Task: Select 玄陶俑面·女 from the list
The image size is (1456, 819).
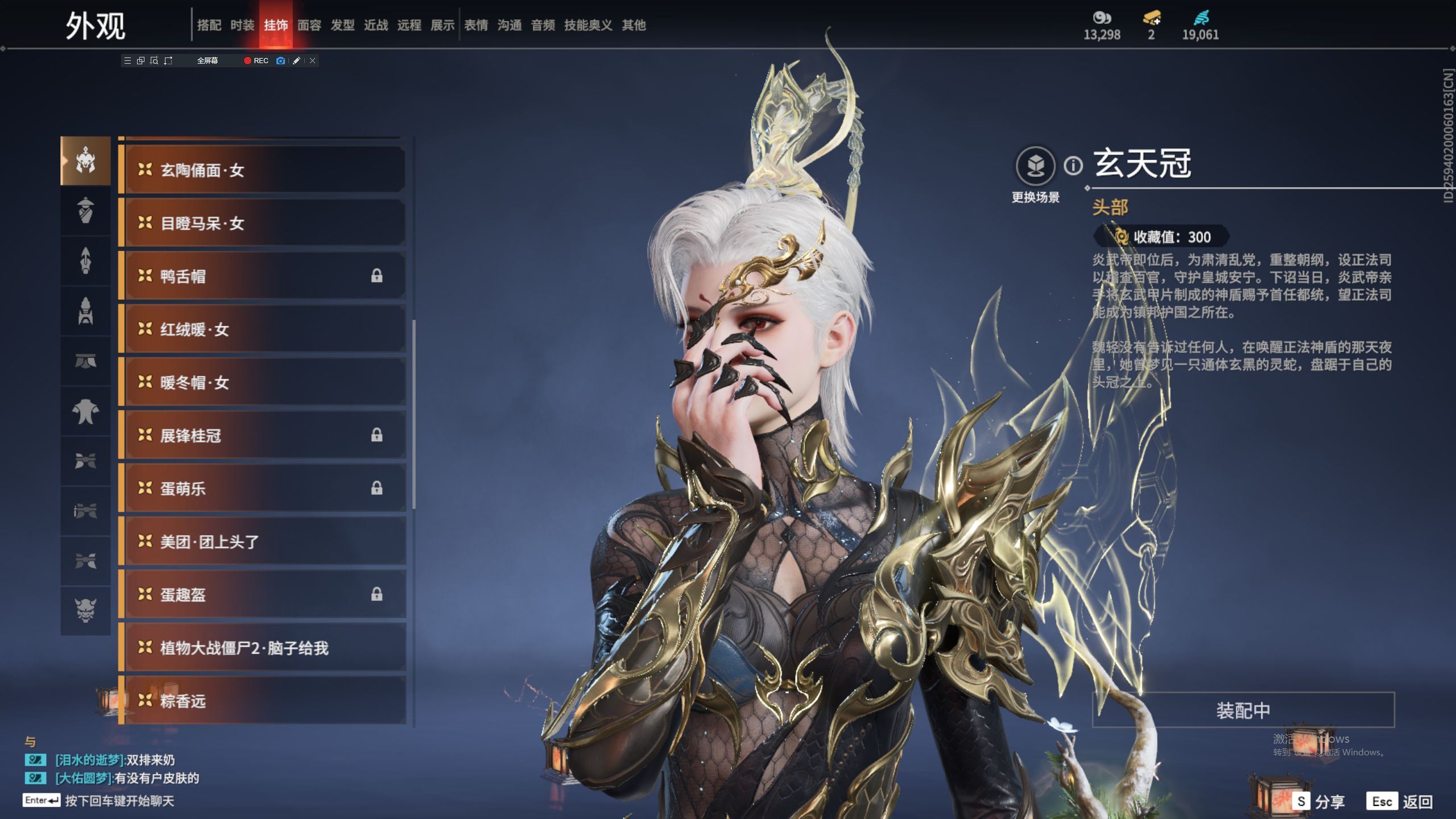Action: pos(263,169)
